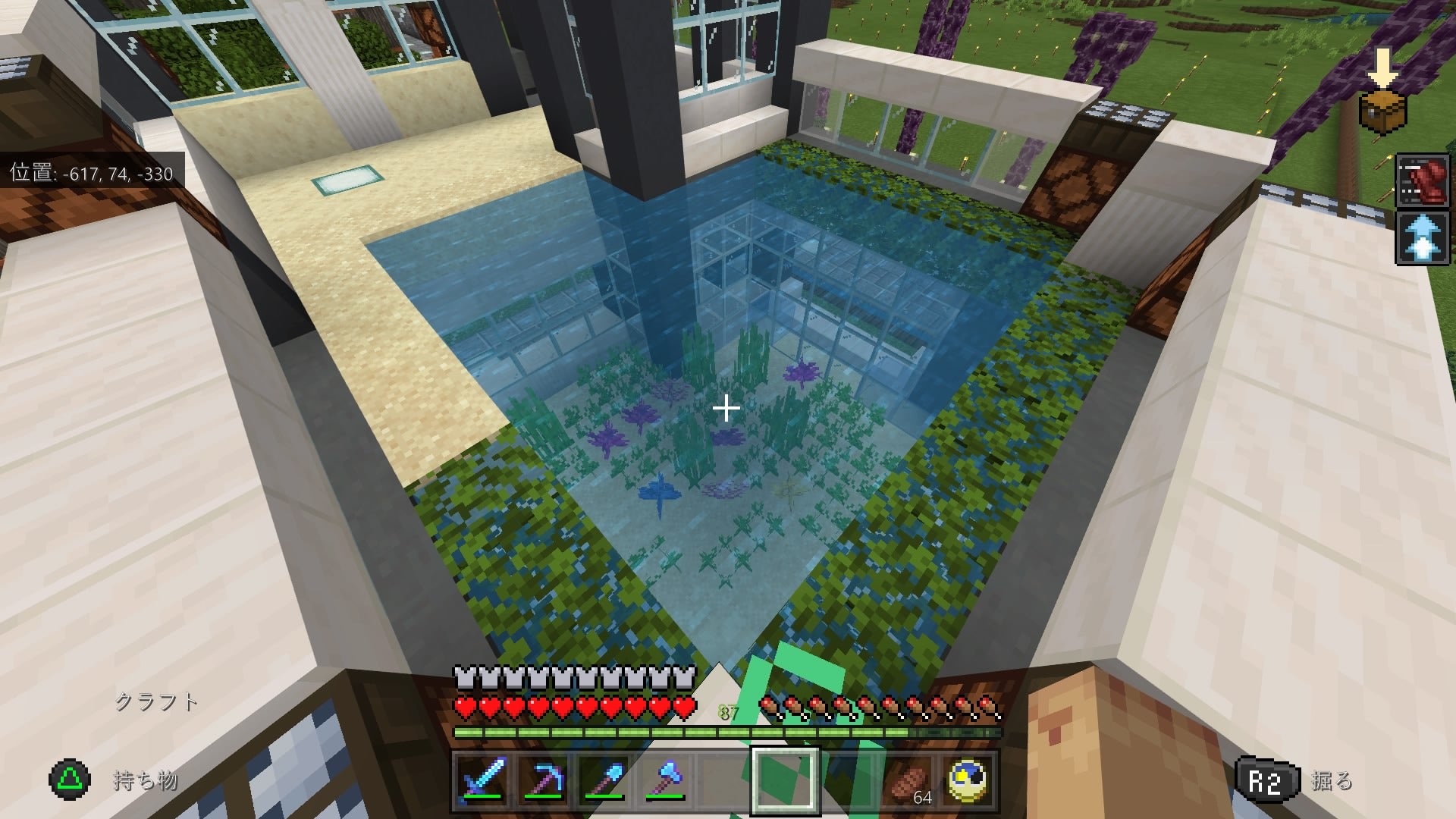
Task: Click the blue double-arrow effect icon
Action: (x=1421, y=236)
